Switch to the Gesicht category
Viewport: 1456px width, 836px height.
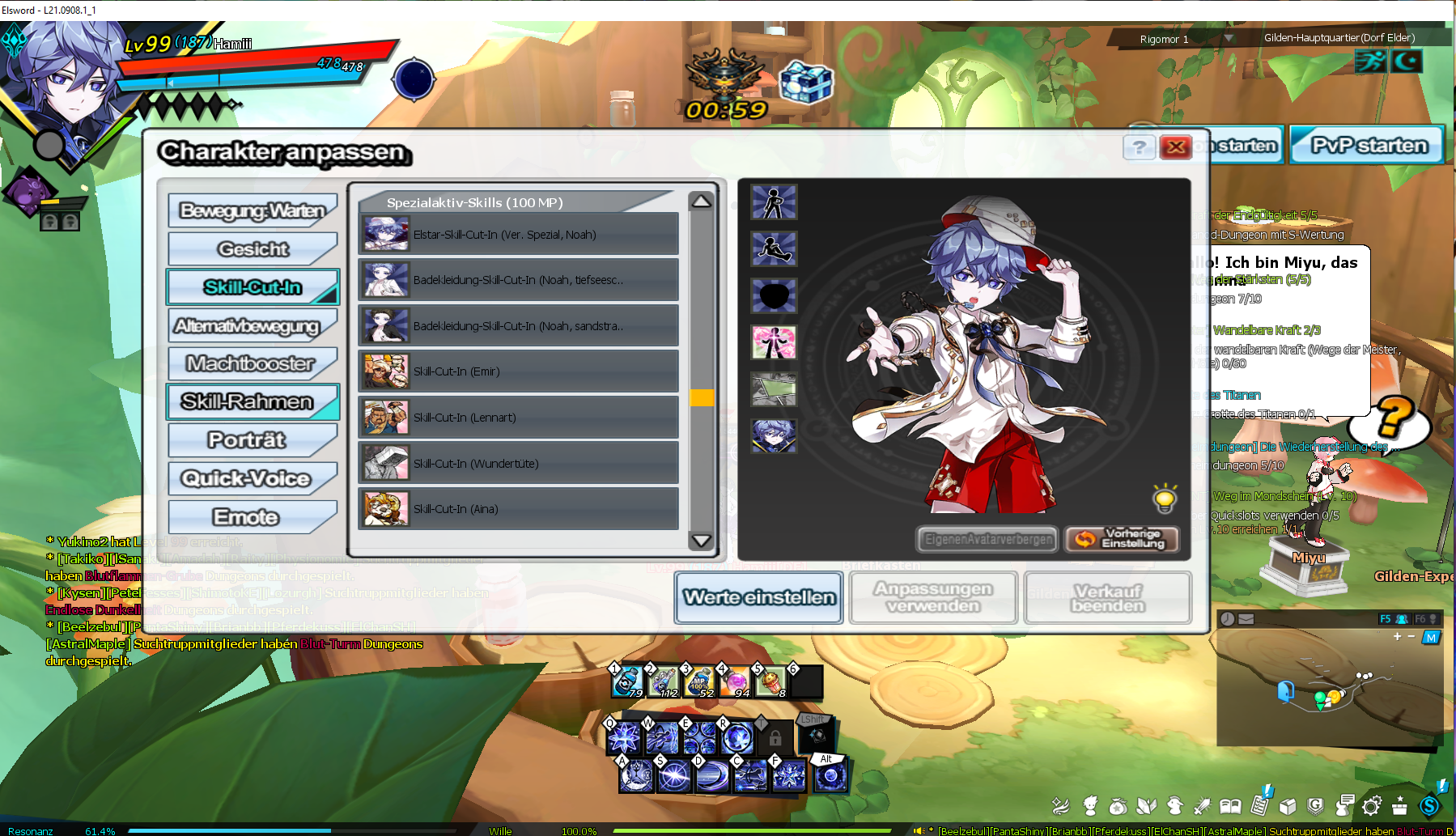pyautogui.click(x=252, y=249)
